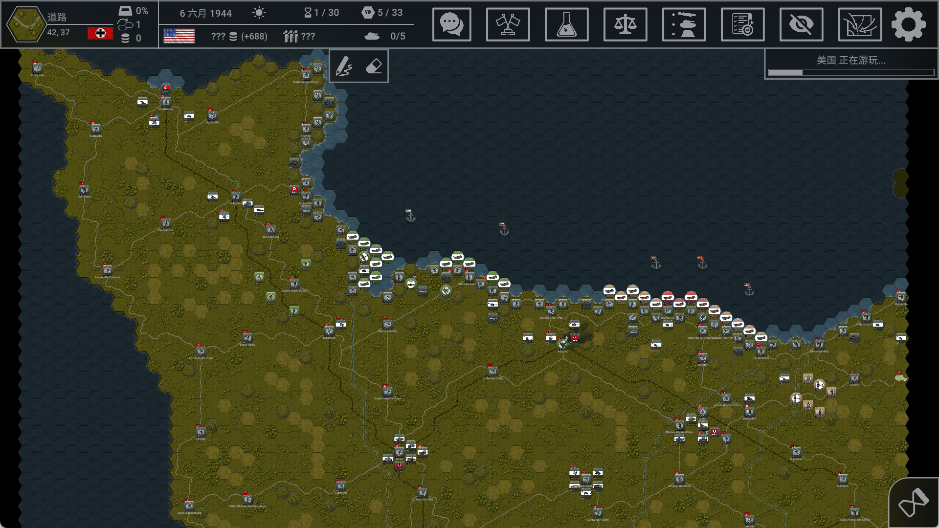Show the aircraft and tank unit list
The width and height of the screenshot is (939, 528).
(684, 24)
